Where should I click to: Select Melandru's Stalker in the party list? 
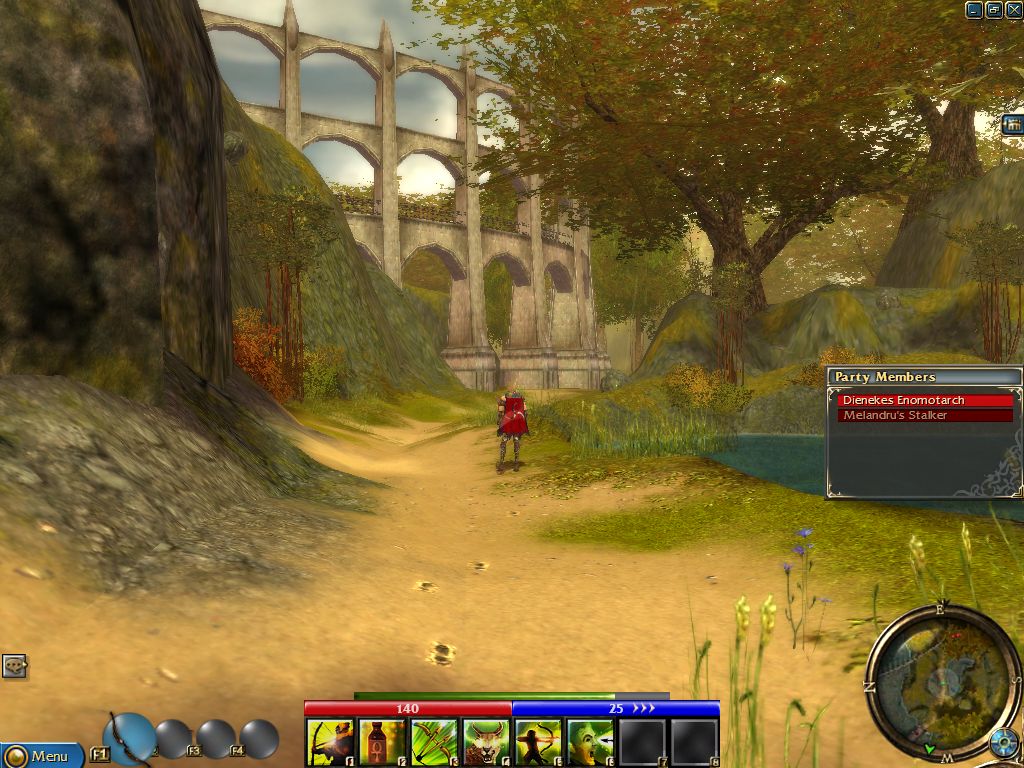click(925, 415)
